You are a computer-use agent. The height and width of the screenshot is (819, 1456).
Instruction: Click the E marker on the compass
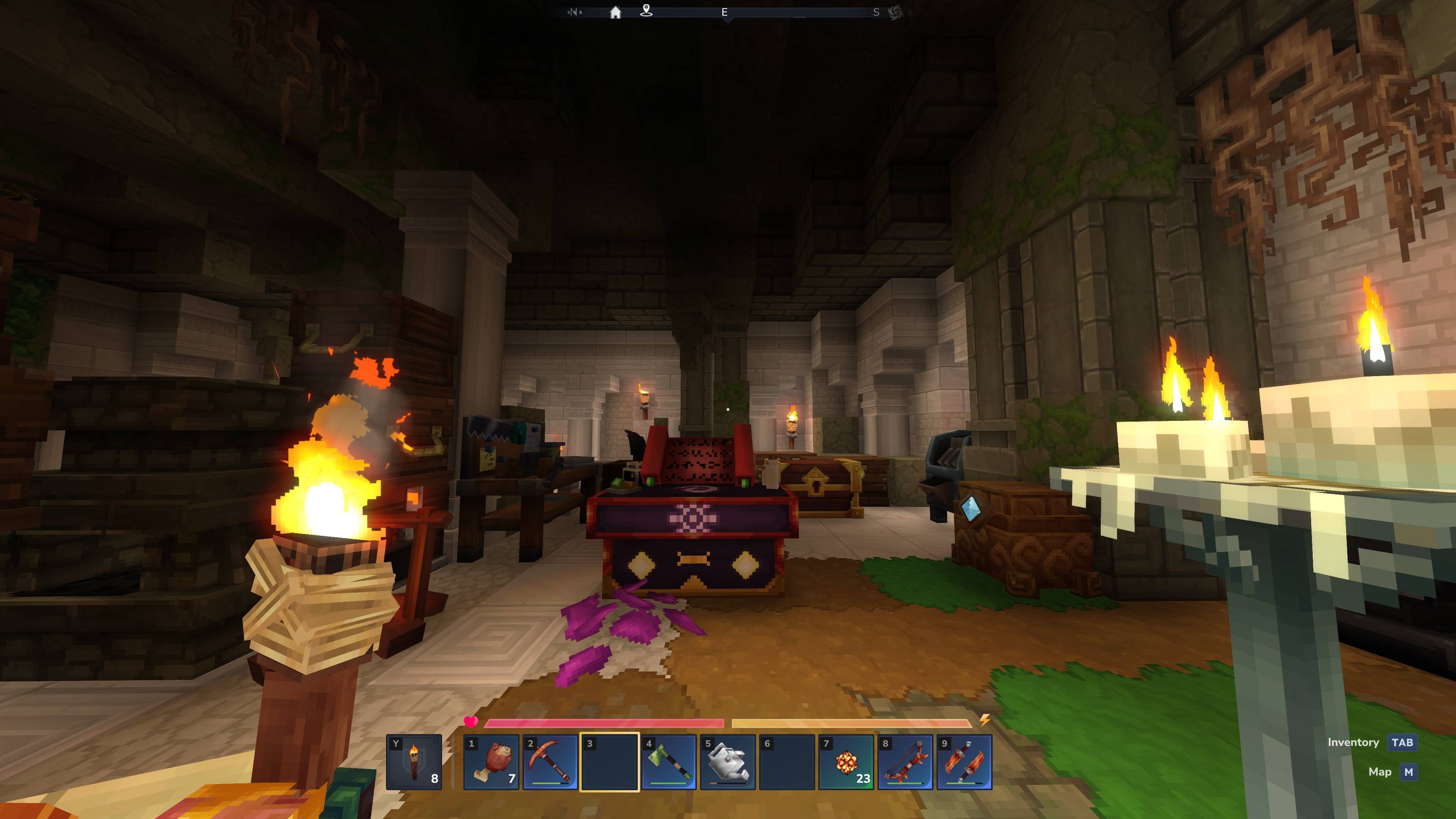pos(725,11)
